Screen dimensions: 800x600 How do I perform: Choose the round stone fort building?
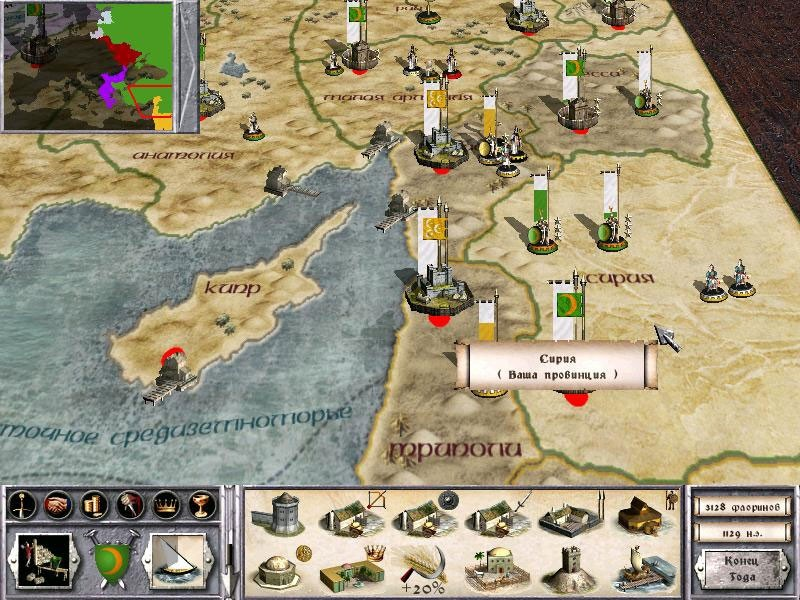click(x=275, y=515)
